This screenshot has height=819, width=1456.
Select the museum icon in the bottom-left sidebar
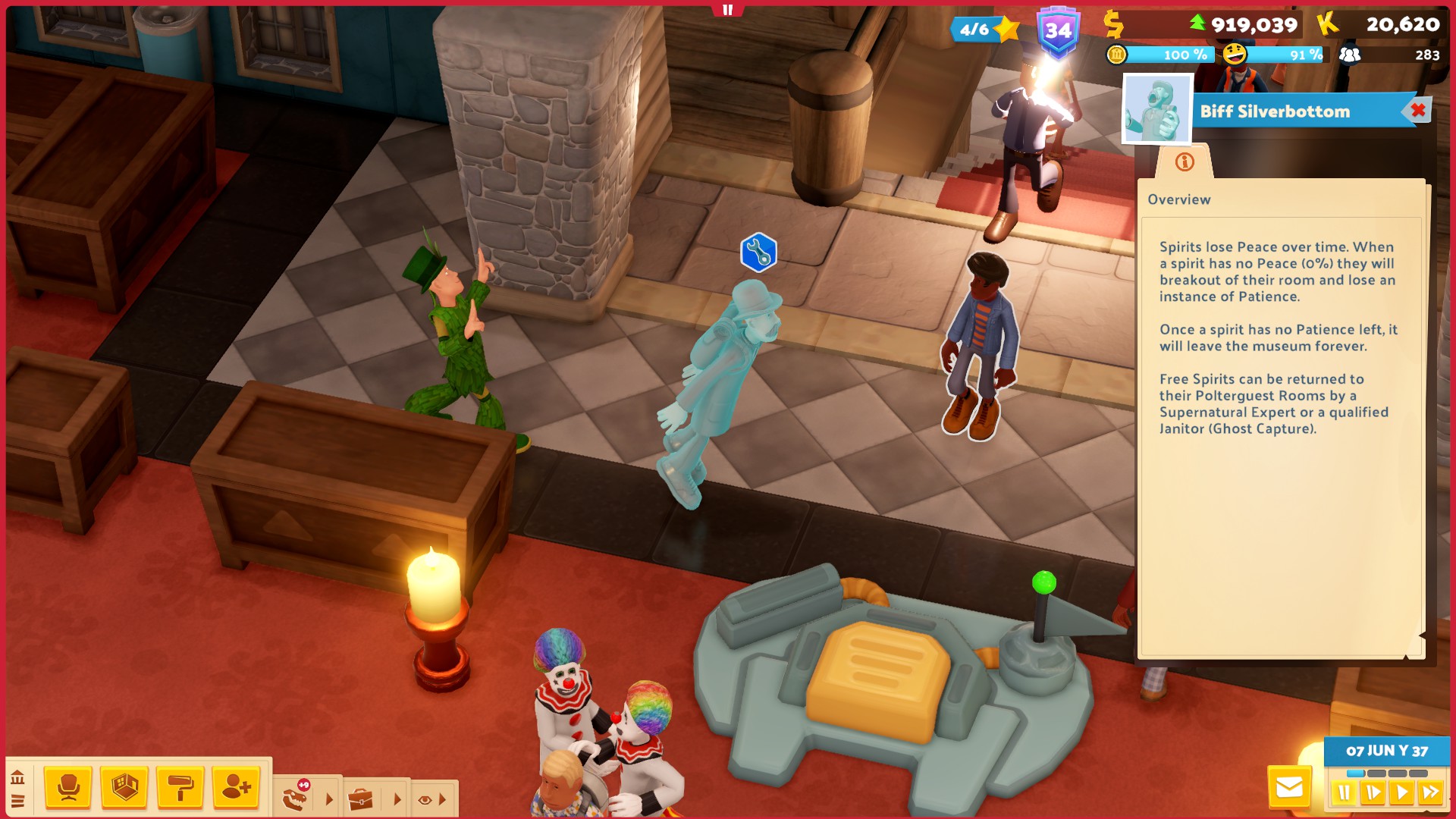(18, 777)
